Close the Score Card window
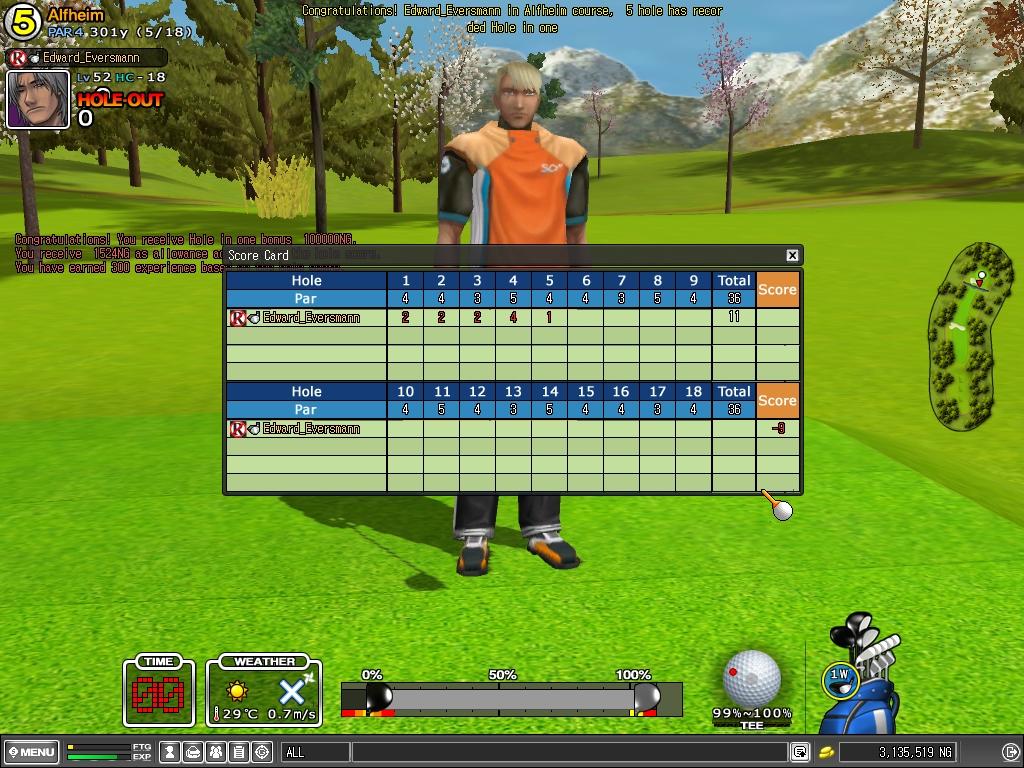1024x768 pixels. click(x=792, y=256)
